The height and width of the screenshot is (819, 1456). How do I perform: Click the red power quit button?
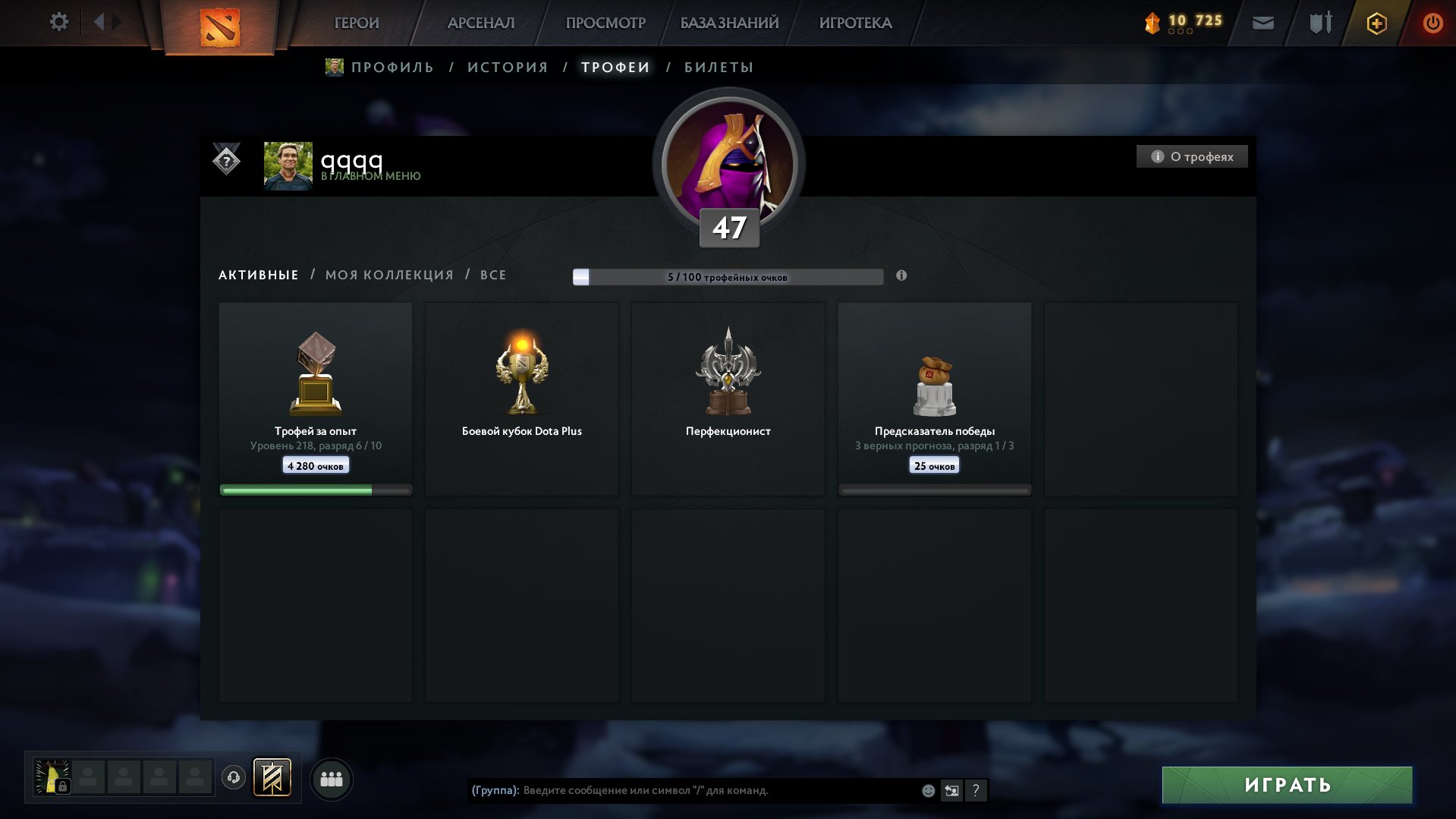tap(1432, 23)
